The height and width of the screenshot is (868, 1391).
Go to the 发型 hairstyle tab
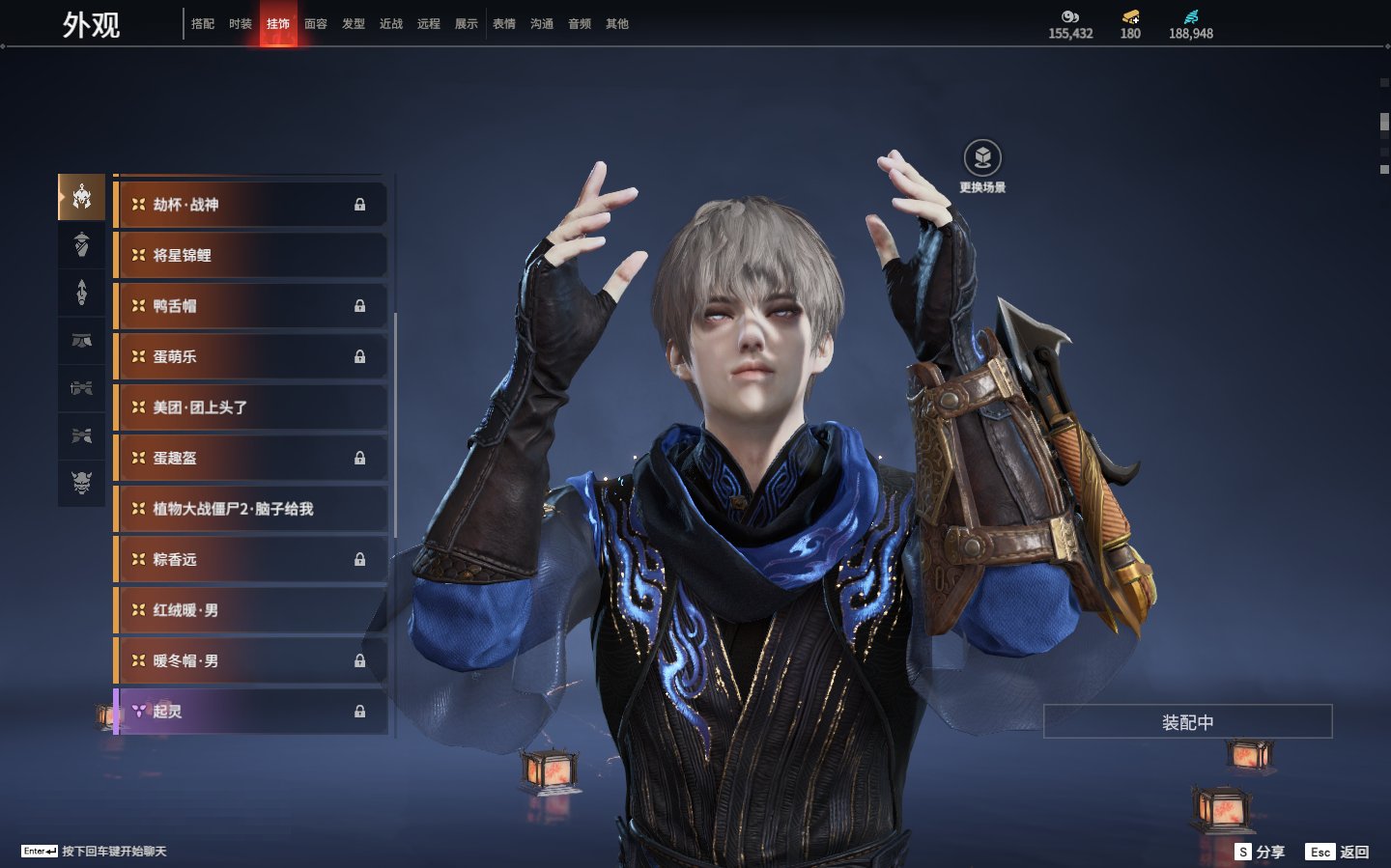coord(354,24)
